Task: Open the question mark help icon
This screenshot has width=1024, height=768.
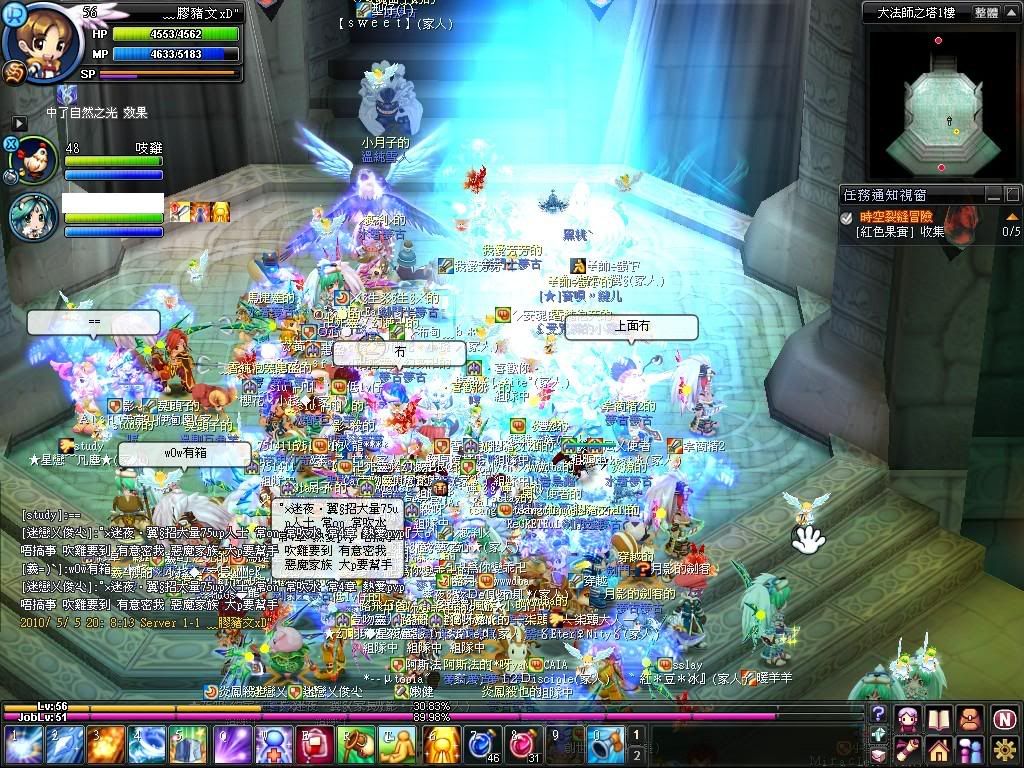Action: coord(878,713)
